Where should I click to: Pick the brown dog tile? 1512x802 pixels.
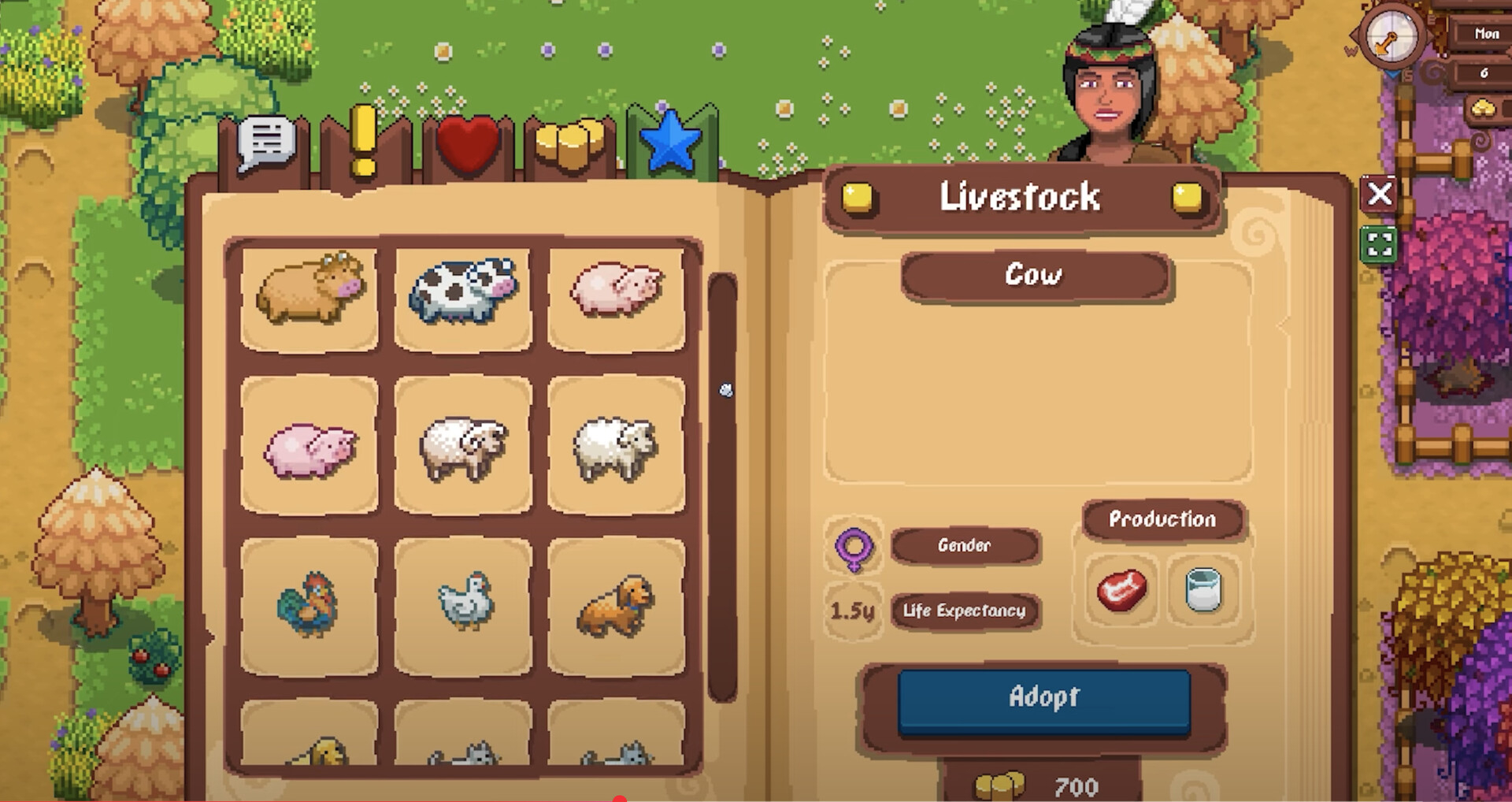616,605
